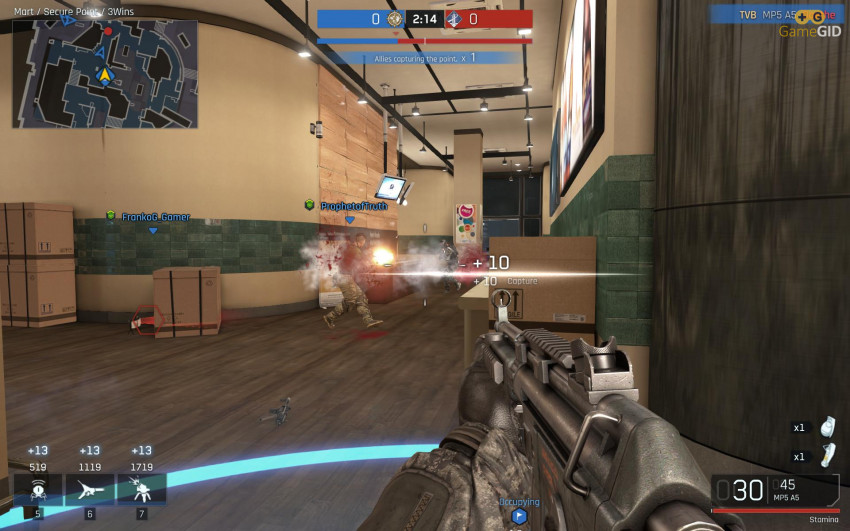Click the red team emblem
Screen dimensions: 850x531
click(455, 19)
